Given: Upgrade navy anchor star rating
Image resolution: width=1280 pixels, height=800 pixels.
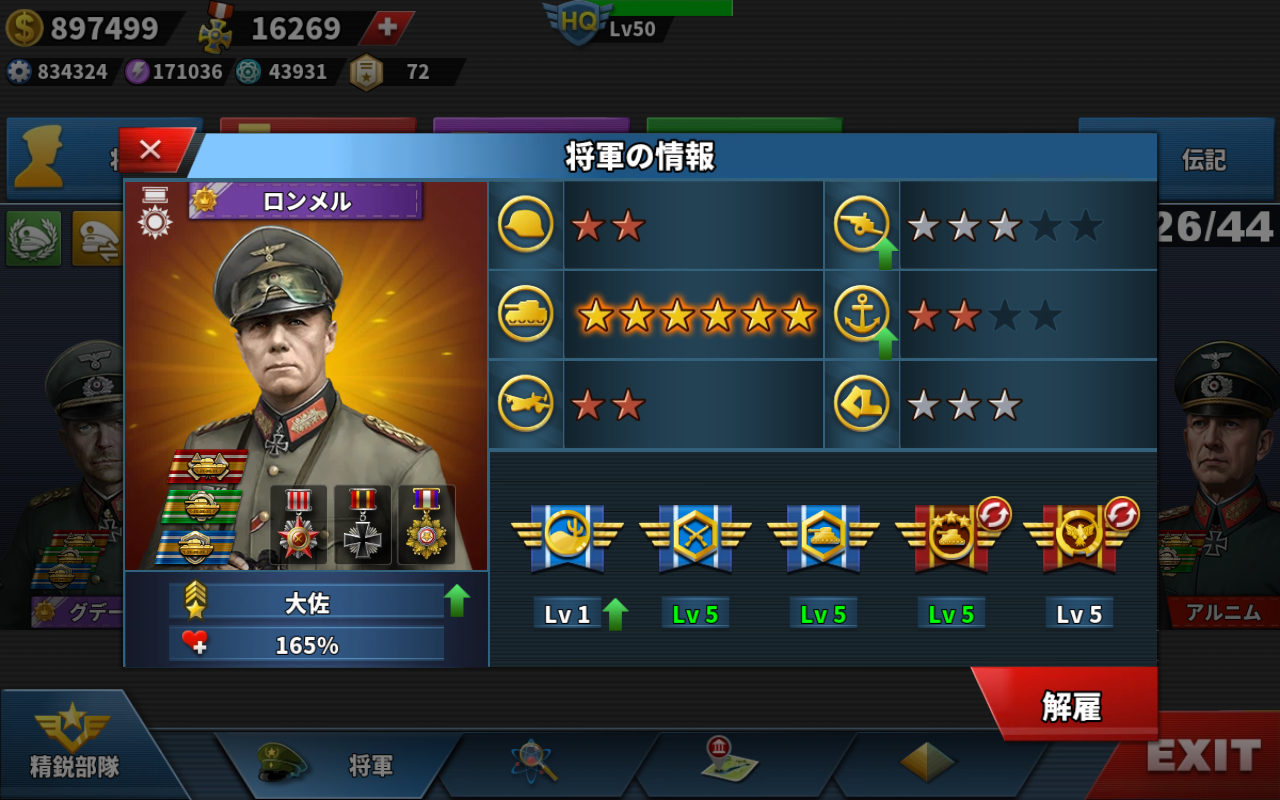Looking at the screenshot, I should point(885,344).
